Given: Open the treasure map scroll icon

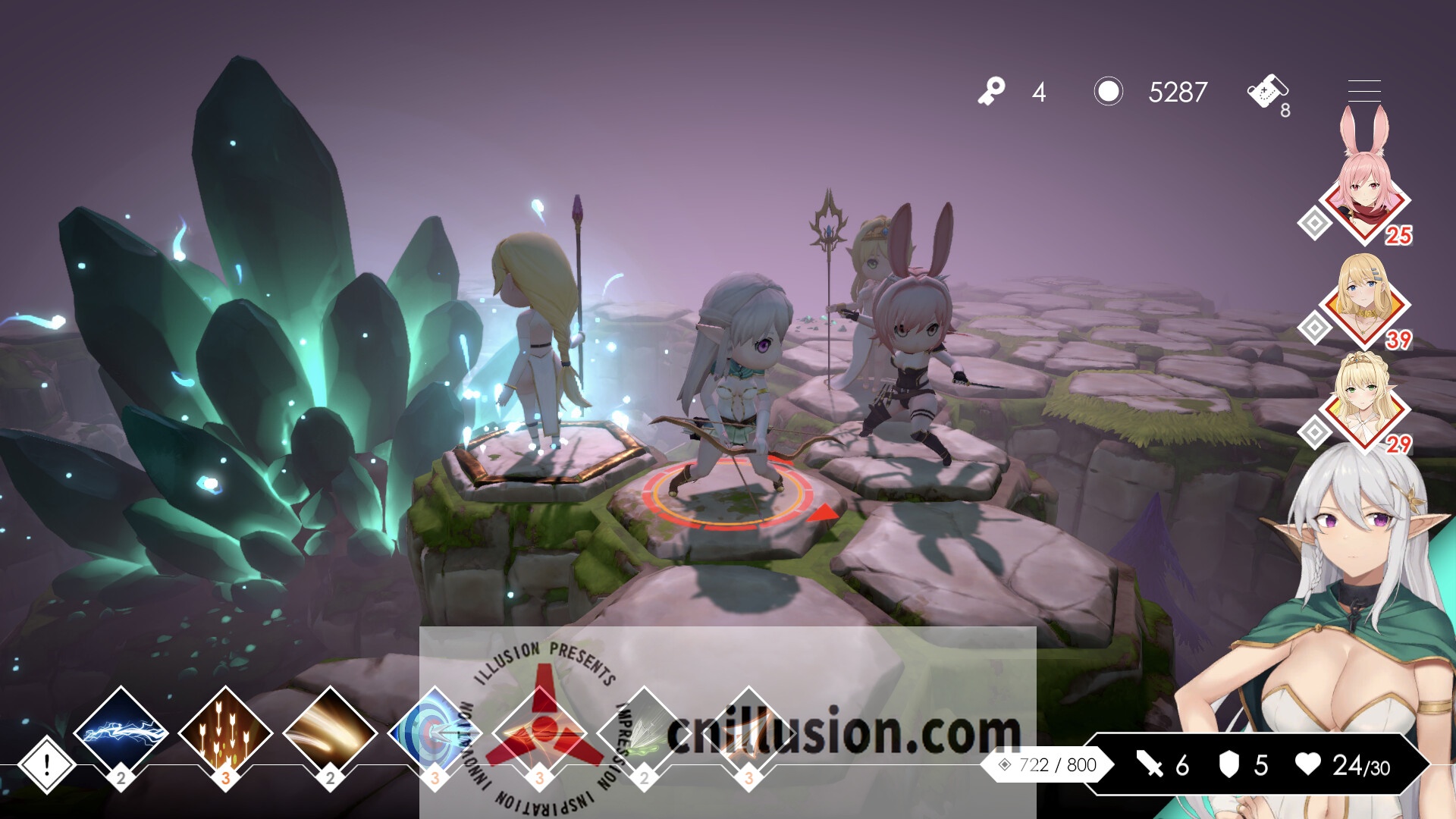Looking at the screenshot, I should [1266, 93].
